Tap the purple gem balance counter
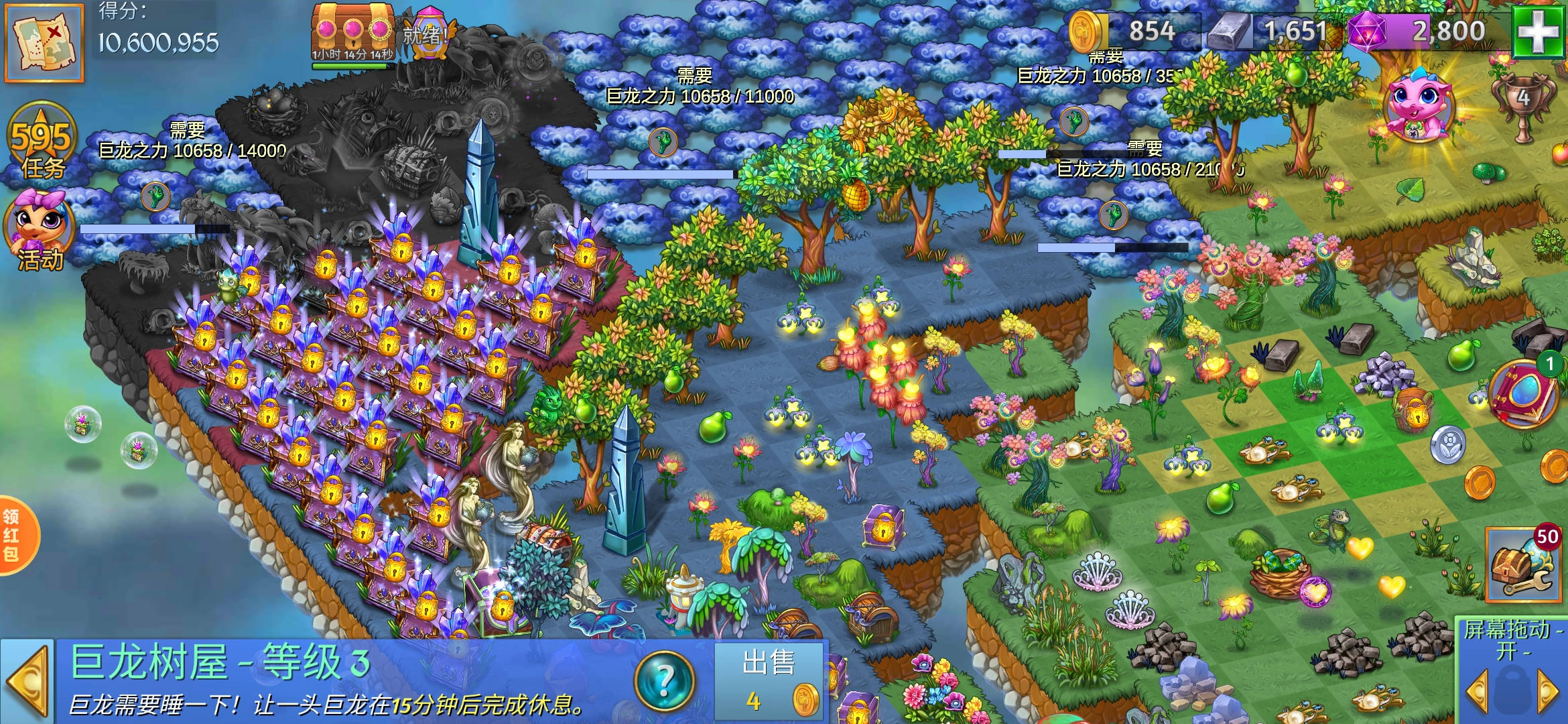This screenshot has height=724, width=1568. pyautogui.click(x=1427, y=31)
